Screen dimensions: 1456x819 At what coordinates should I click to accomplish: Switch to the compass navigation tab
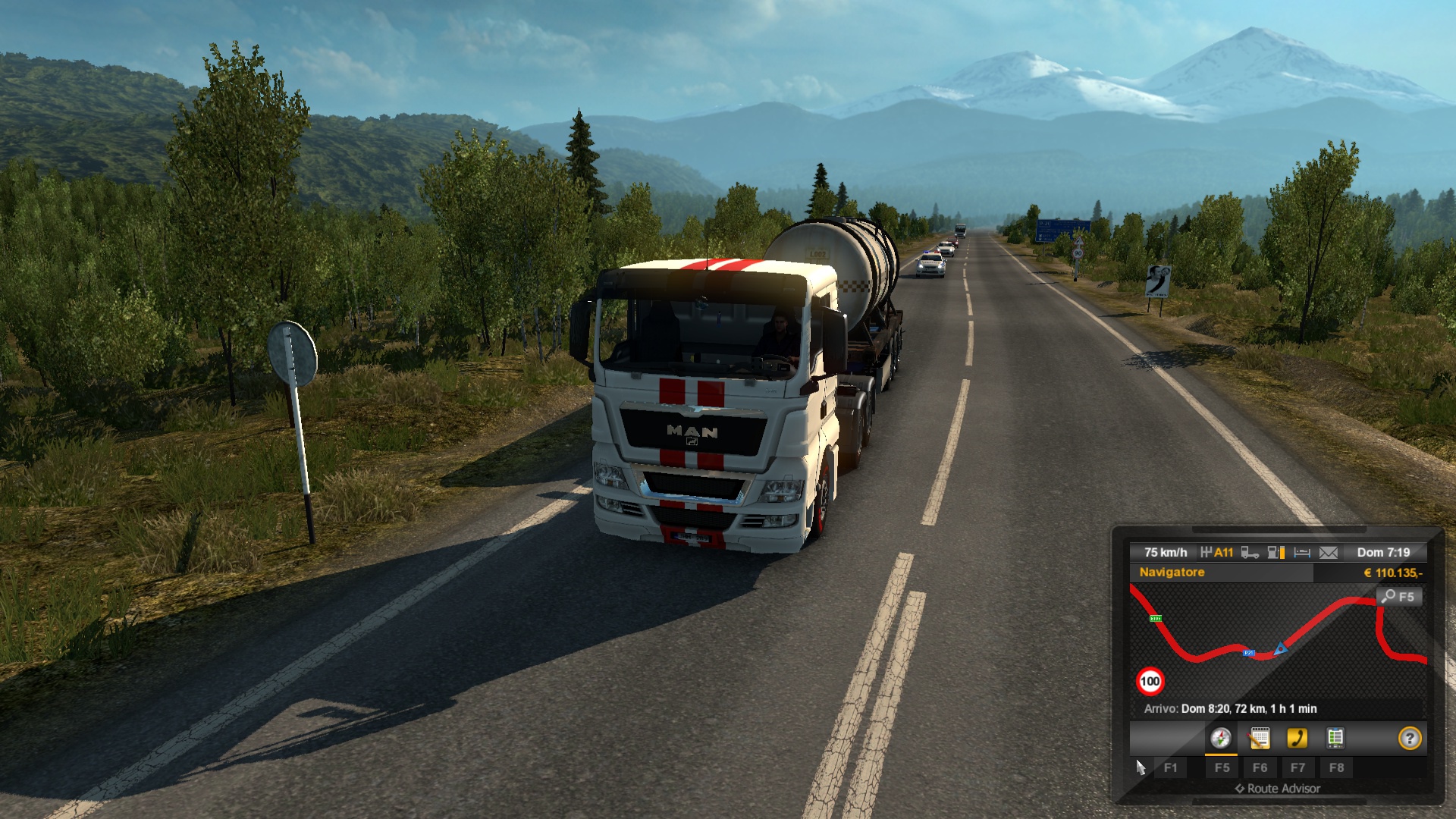[x=1220, y=738]
